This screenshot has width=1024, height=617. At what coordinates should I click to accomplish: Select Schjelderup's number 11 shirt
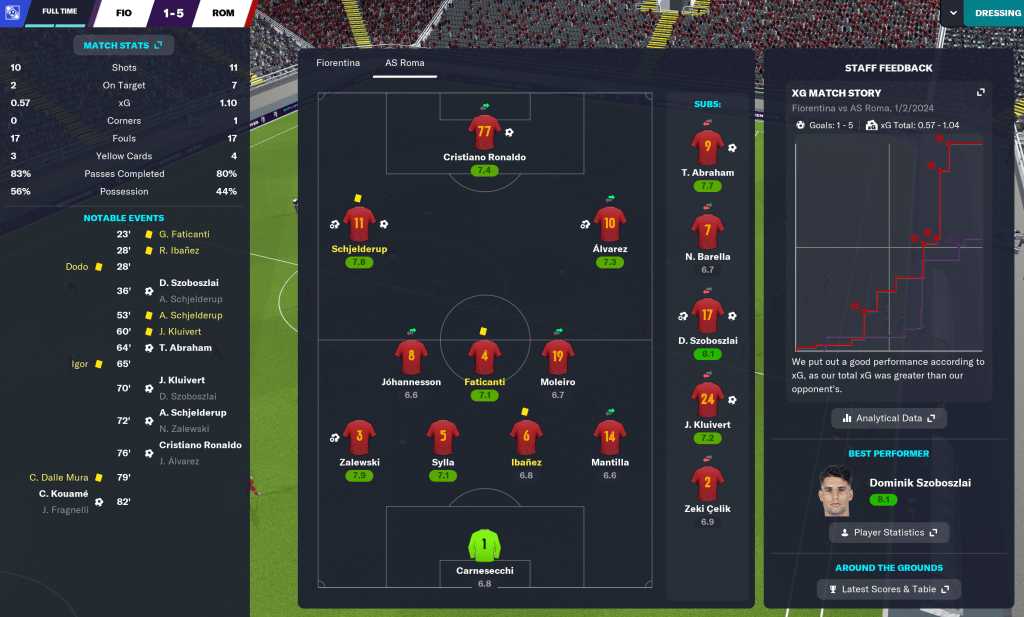point(359,224)
